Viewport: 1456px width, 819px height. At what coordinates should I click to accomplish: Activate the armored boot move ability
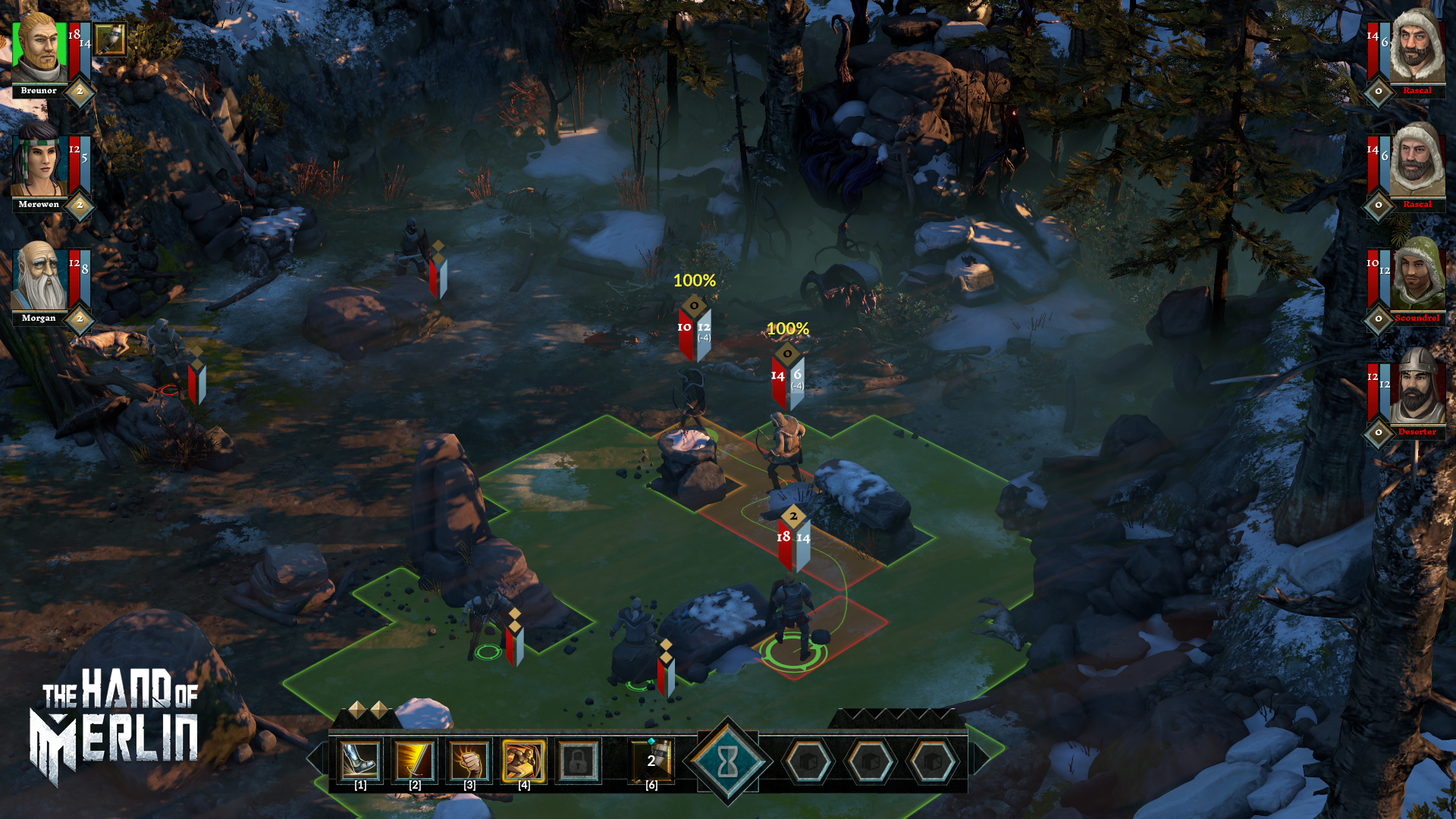tap(360, 761)
